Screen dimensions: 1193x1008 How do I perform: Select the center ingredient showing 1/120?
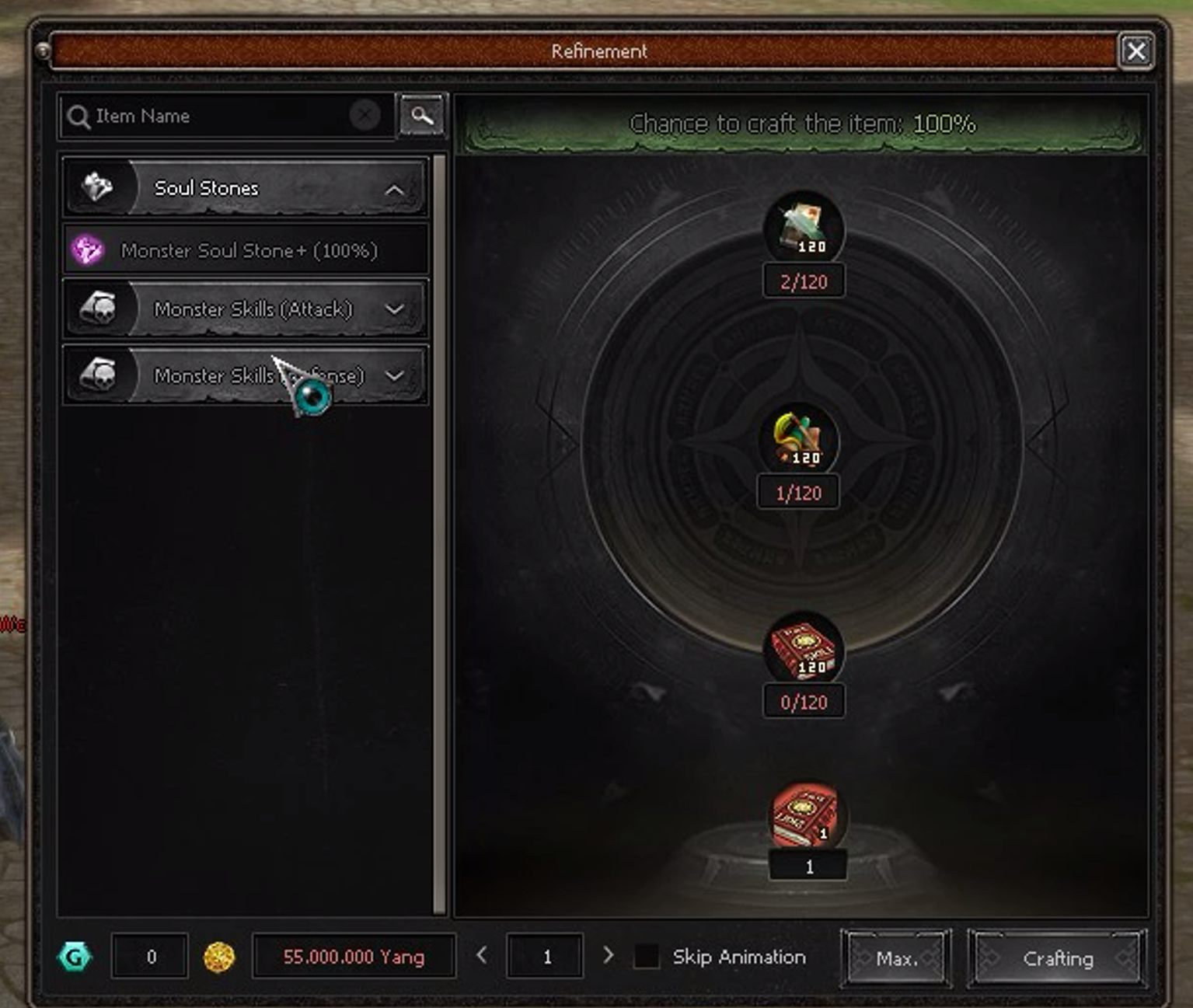[x=799, y=440]
